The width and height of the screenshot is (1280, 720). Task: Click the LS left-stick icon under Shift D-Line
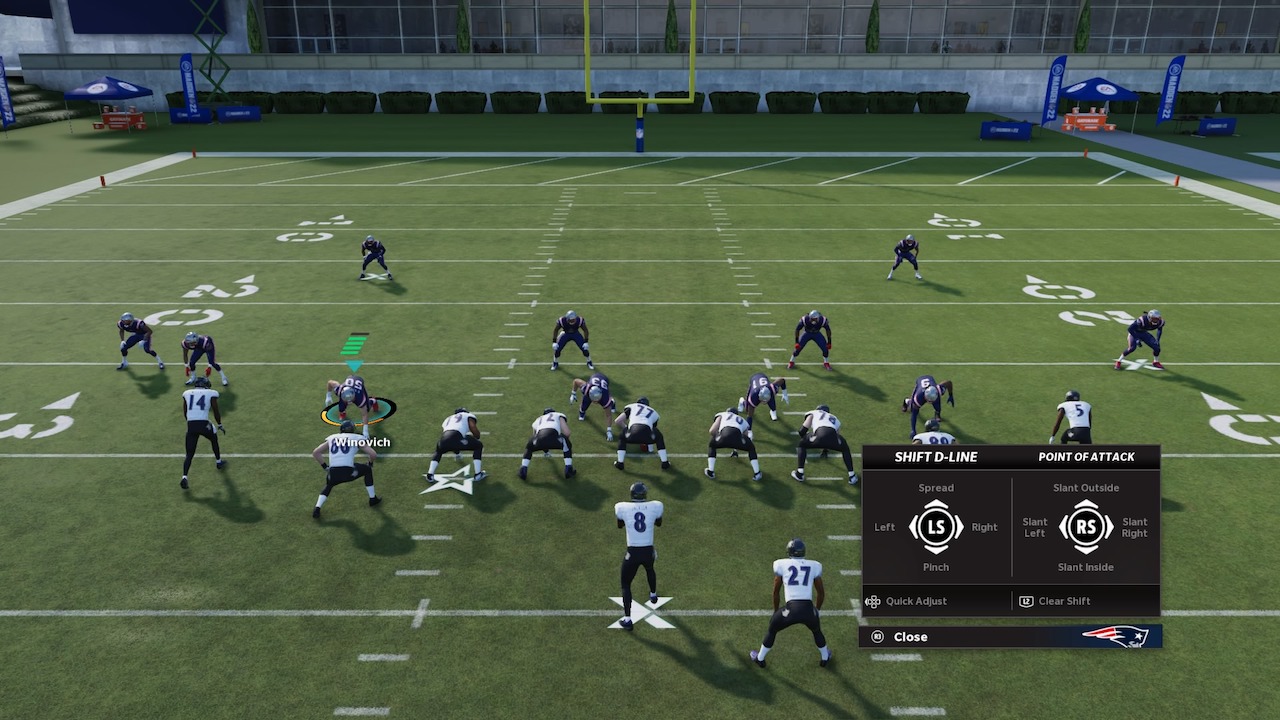click(935, 527)
